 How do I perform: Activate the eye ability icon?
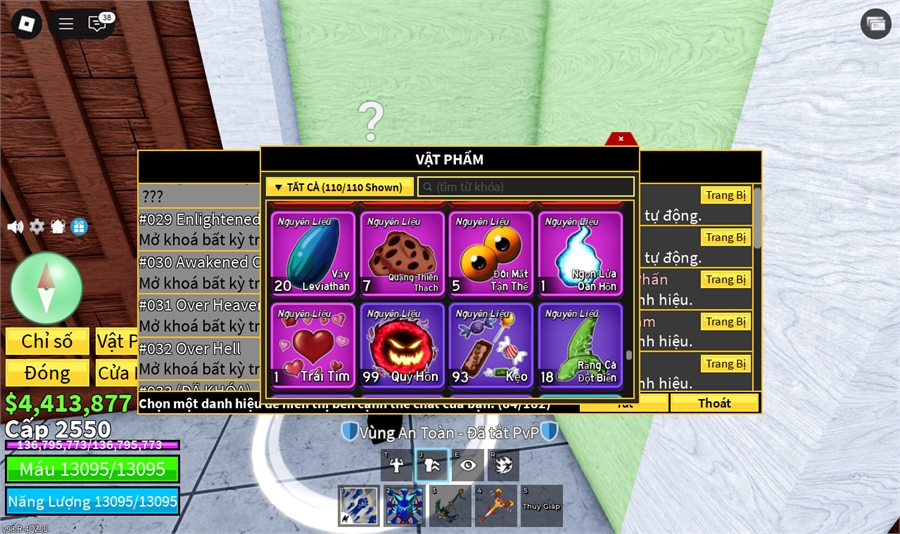tap(467, 465)
